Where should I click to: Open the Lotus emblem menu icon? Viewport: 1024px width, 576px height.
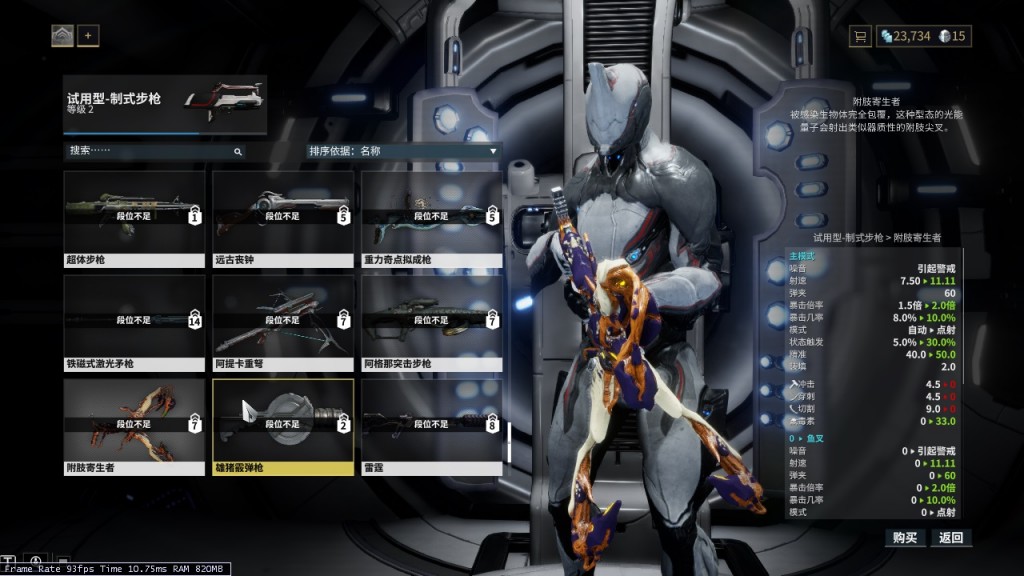[x=62, y=36]
